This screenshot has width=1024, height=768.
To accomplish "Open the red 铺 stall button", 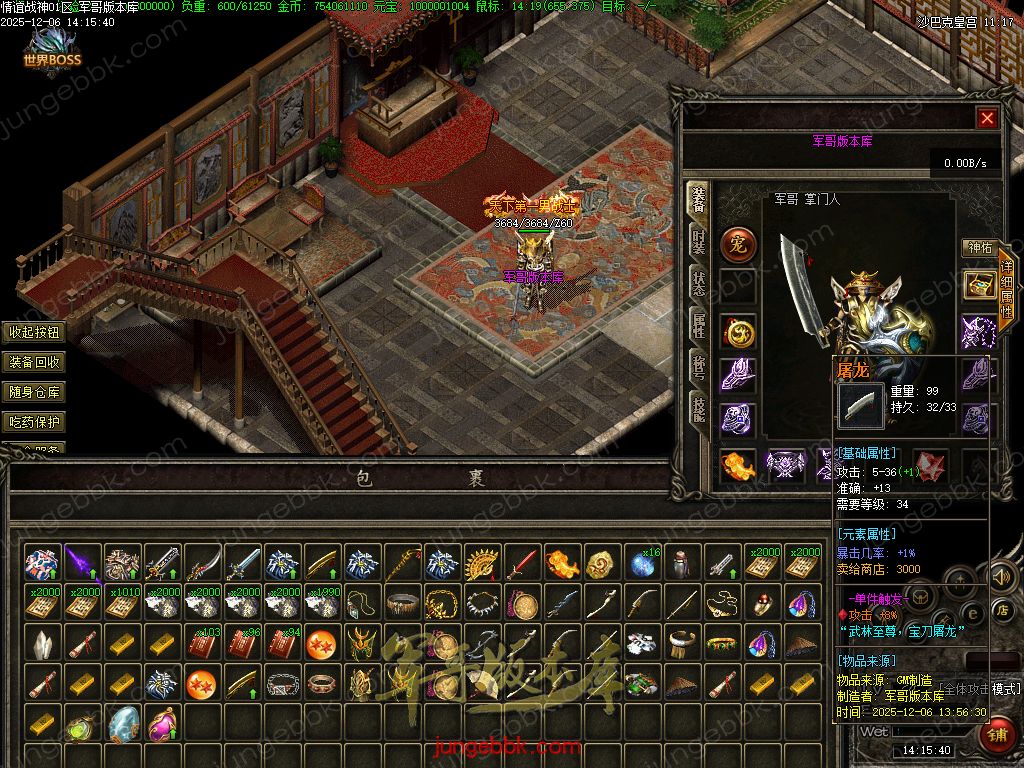I will (998, 733).
